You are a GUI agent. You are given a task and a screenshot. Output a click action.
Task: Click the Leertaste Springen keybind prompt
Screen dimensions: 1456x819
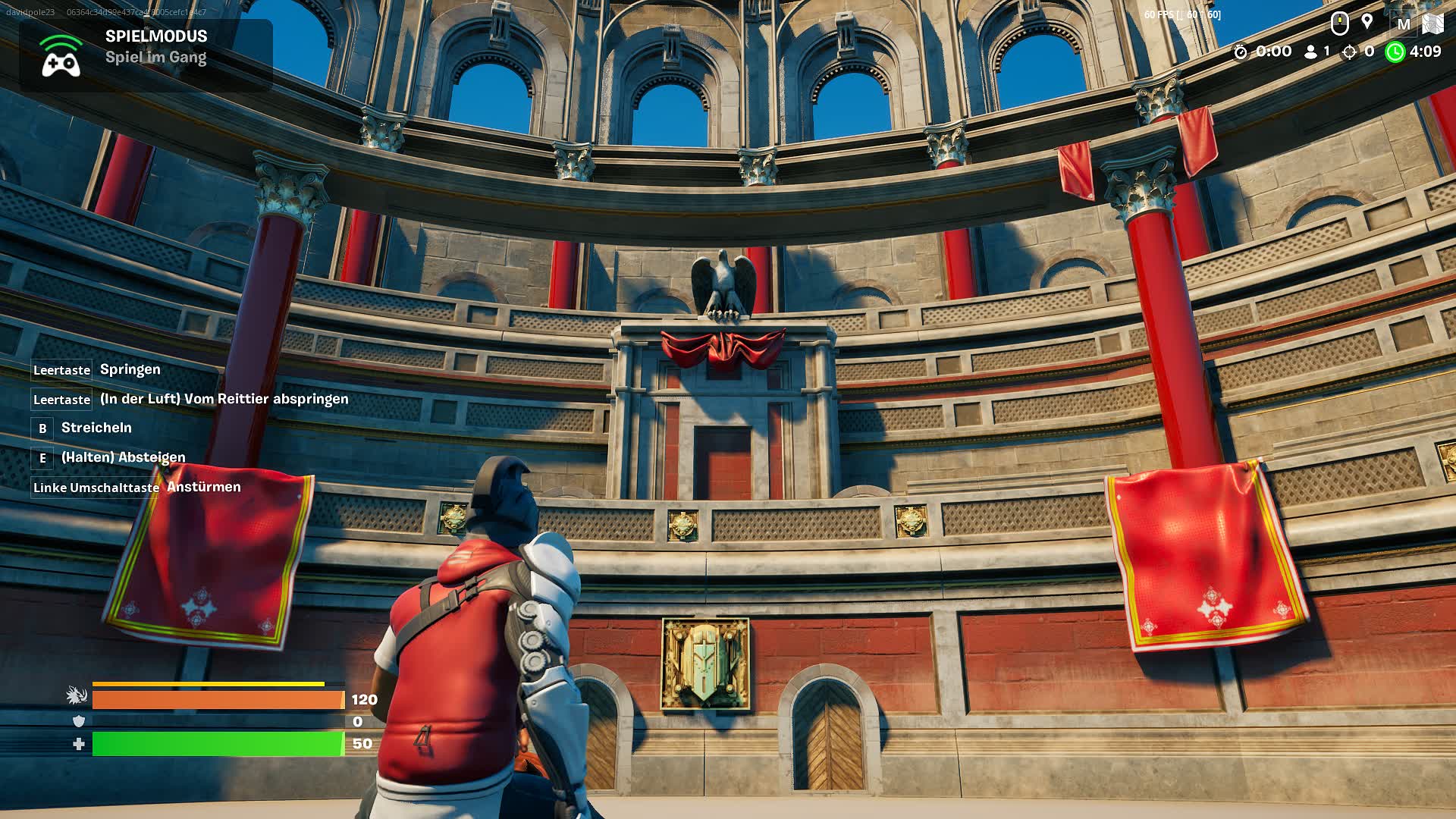(96, 369)
